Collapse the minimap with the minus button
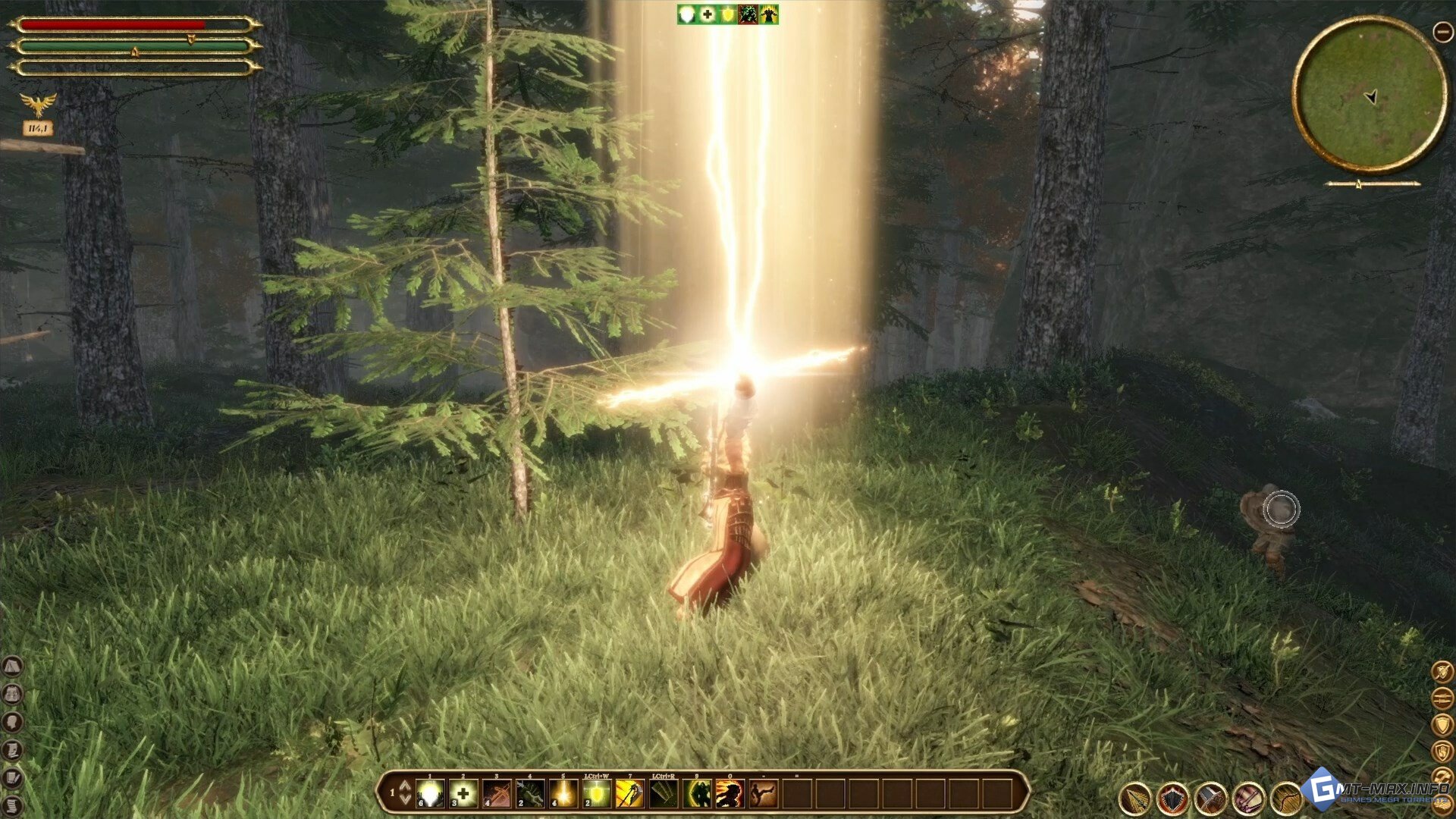This screenshot has width=1456, height=819. [x=1442, y=31]
